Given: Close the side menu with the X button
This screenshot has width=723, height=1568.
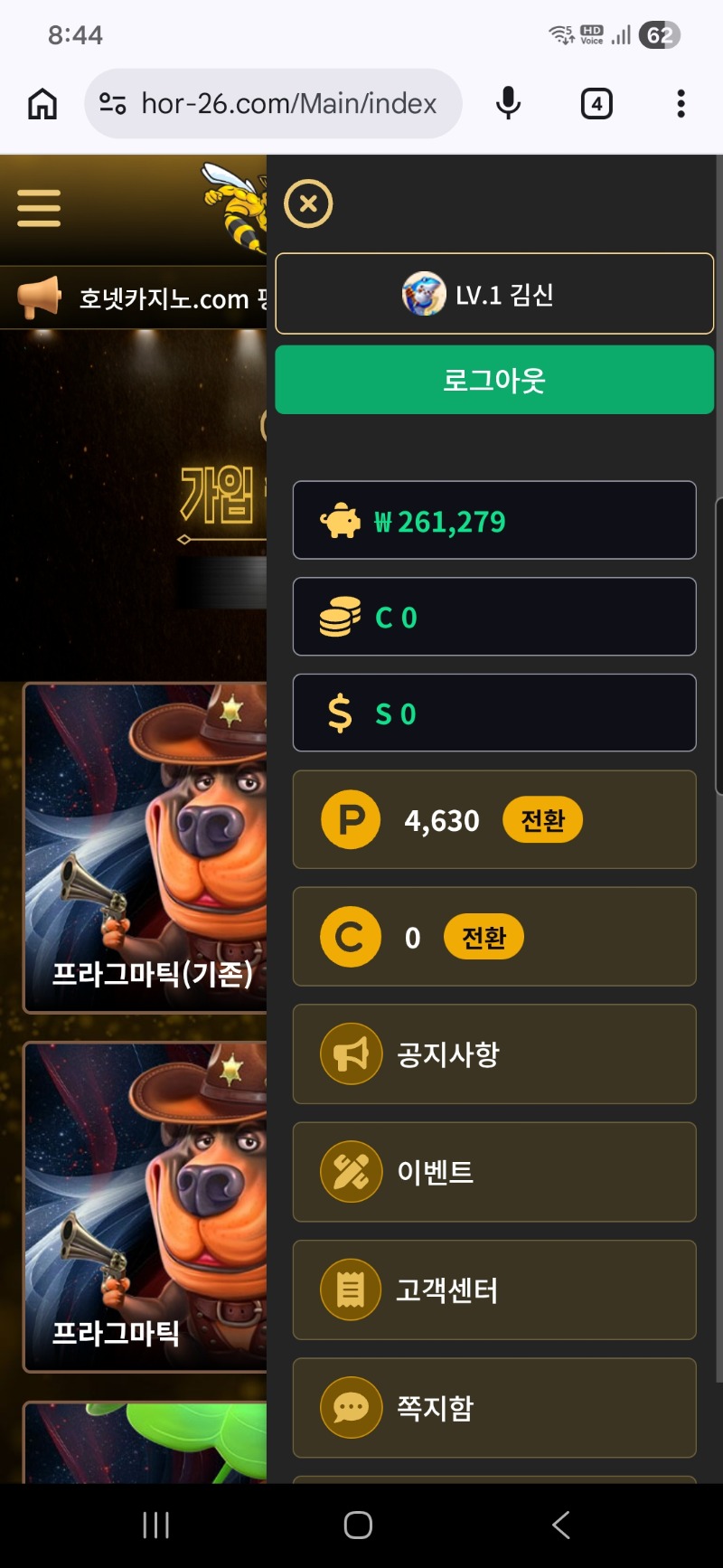Looking at the screenshot, I should [x=308, y=203].
